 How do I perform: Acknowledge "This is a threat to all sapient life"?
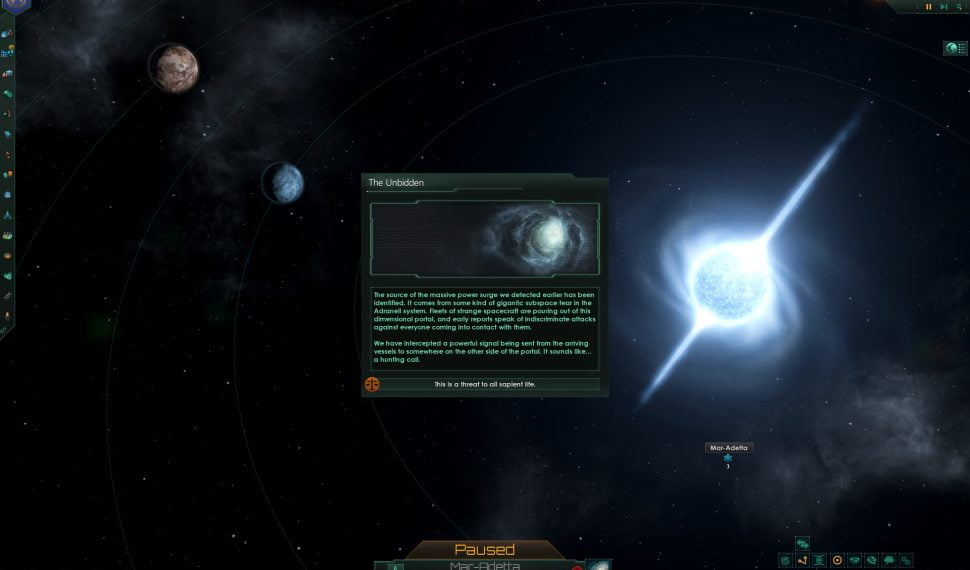[x=485, y=384]
